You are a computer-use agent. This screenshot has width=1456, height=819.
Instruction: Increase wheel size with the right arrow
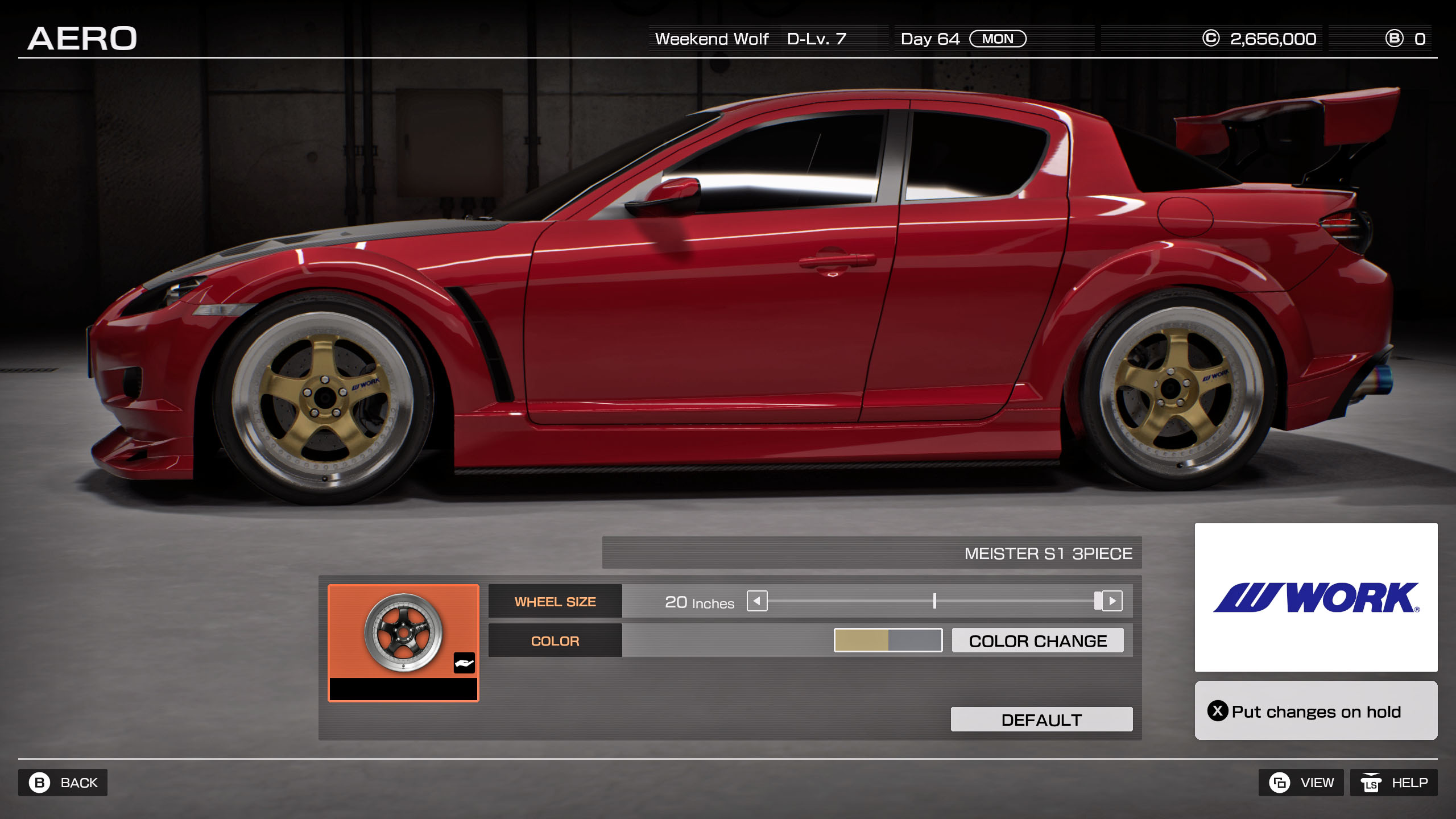[1112, 601]
